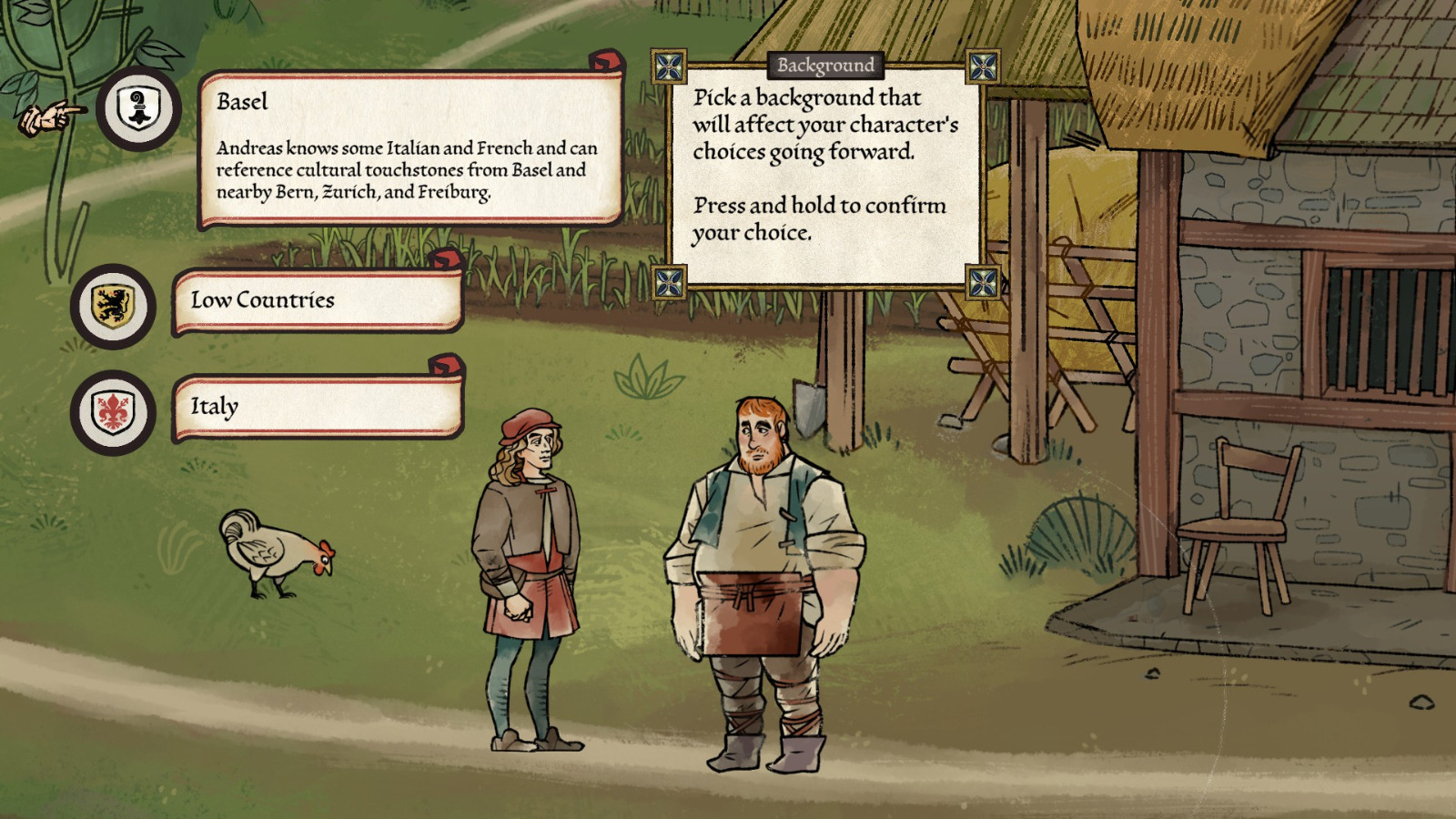Click the Italy fleur-de-lis crest icon
Viewport: 1456px width, 819px height.
113,412
